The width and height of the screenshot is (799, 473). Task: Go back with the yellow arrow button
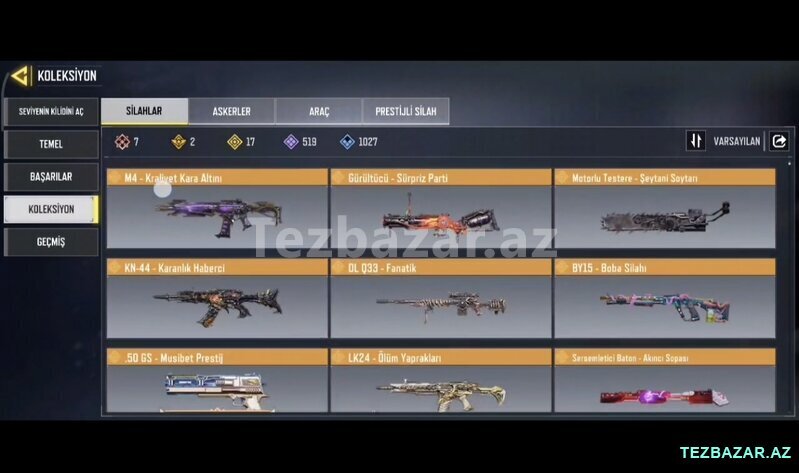(x=20, y=76)
